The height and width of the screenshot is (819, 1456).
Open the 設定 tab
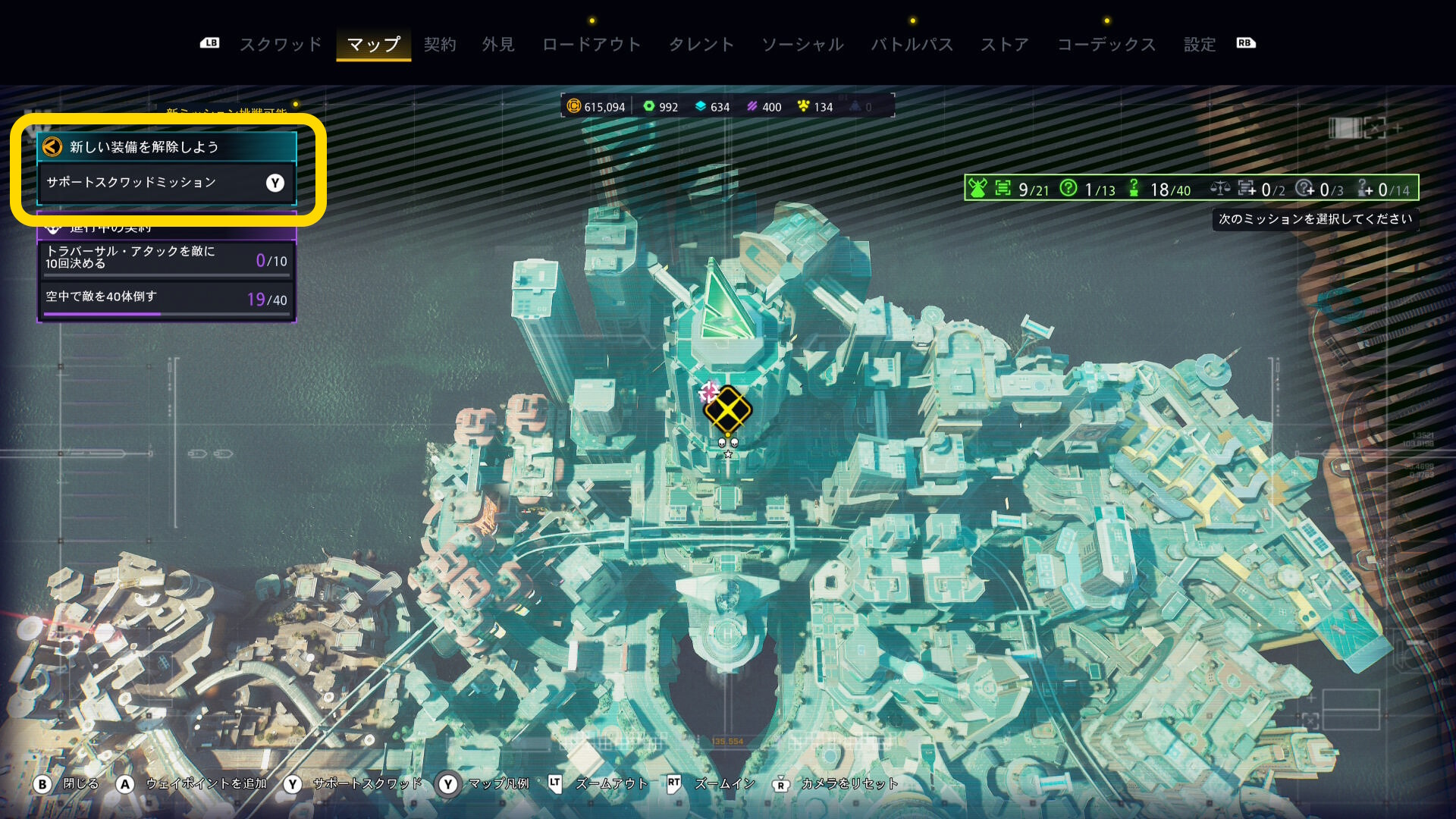[1200, 44]
